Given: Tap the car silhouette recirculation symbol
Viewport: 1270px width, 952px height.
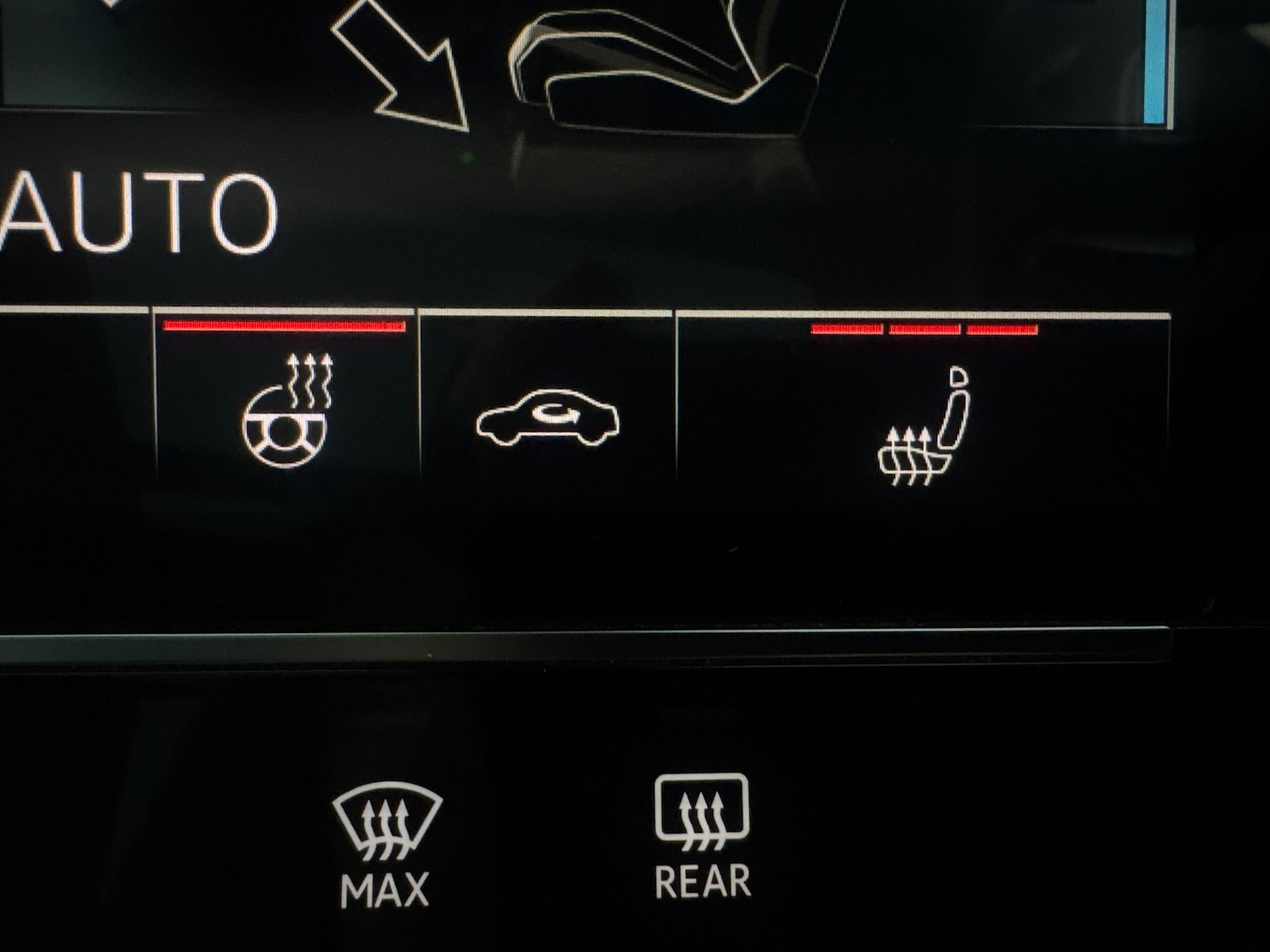Looking at the screenshot, I should (x=549, y=416).
